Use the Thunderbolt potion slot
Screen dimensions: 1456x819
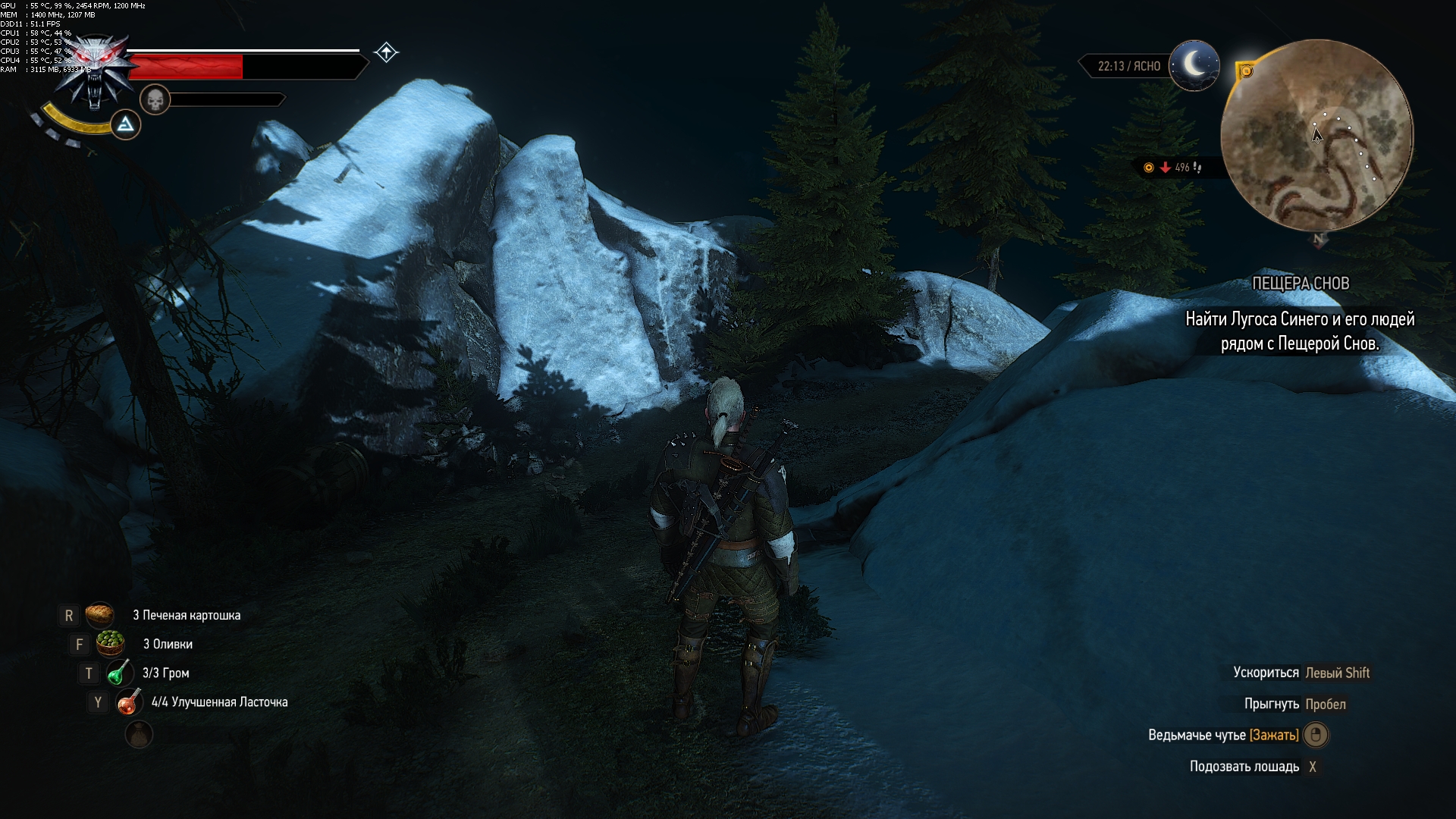tap(120, 673)
